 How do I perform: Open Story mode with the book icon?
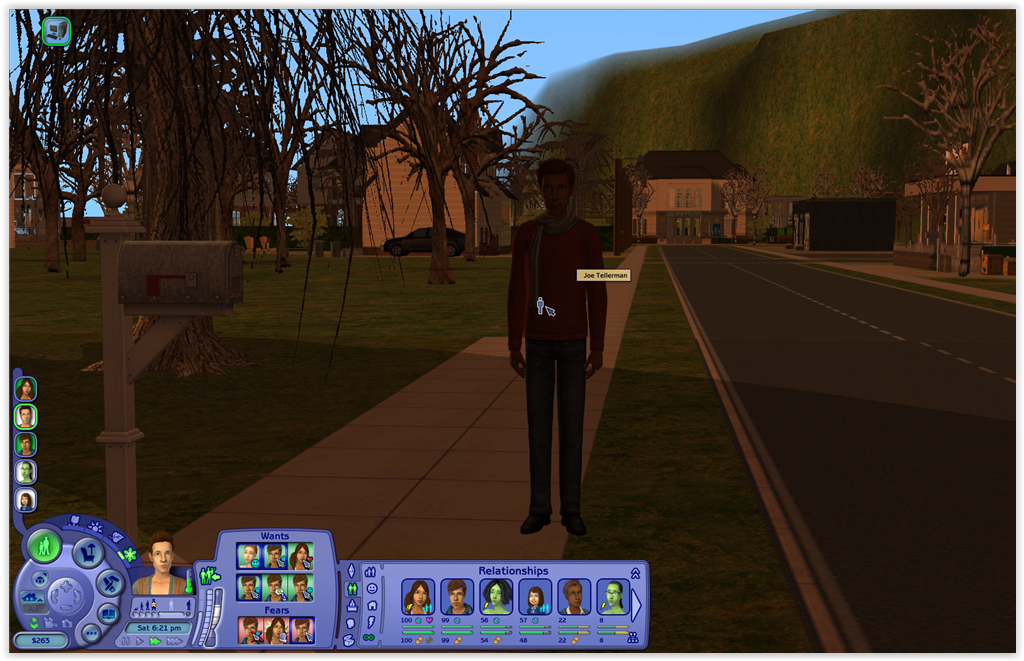[x=108, y=612]
